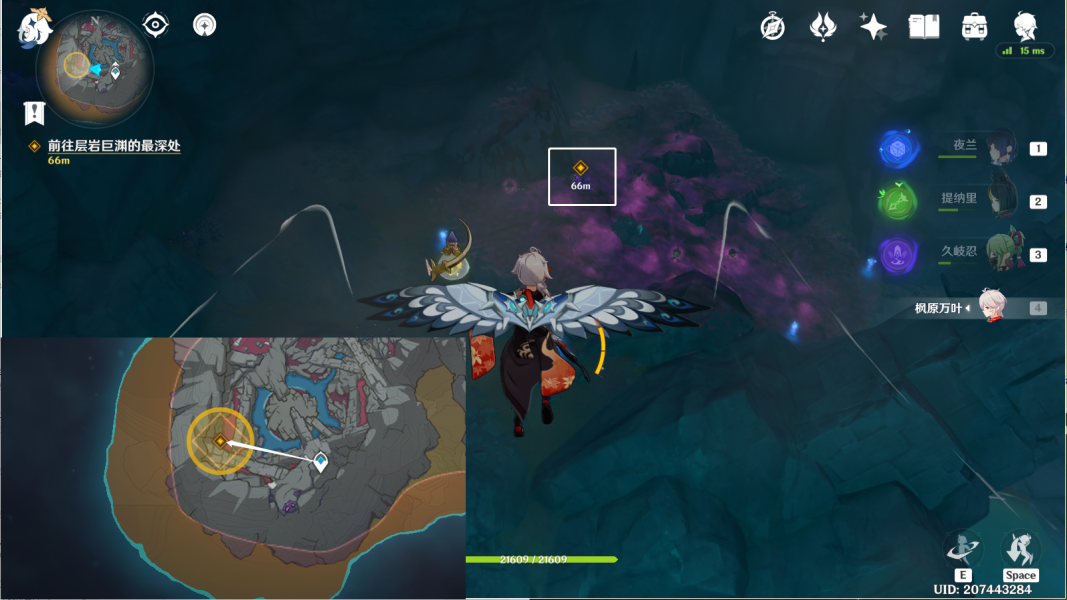
Task: Select the tracked quest 前往层岩巨渊的最深处
Action: tap(113, 146)
